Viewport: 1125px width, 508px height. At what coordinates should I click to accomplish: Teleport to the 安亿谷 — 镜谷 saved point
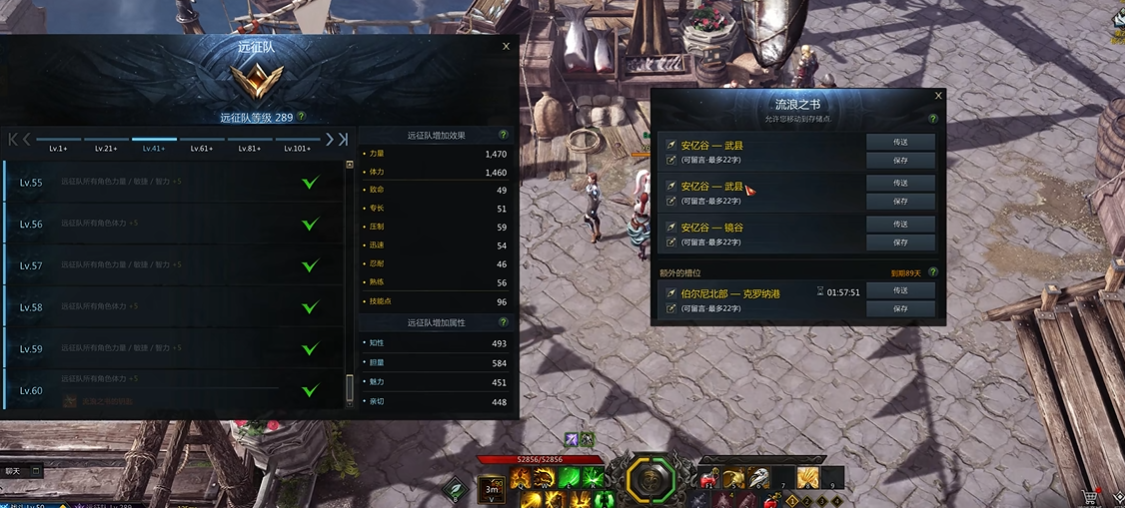900,224
